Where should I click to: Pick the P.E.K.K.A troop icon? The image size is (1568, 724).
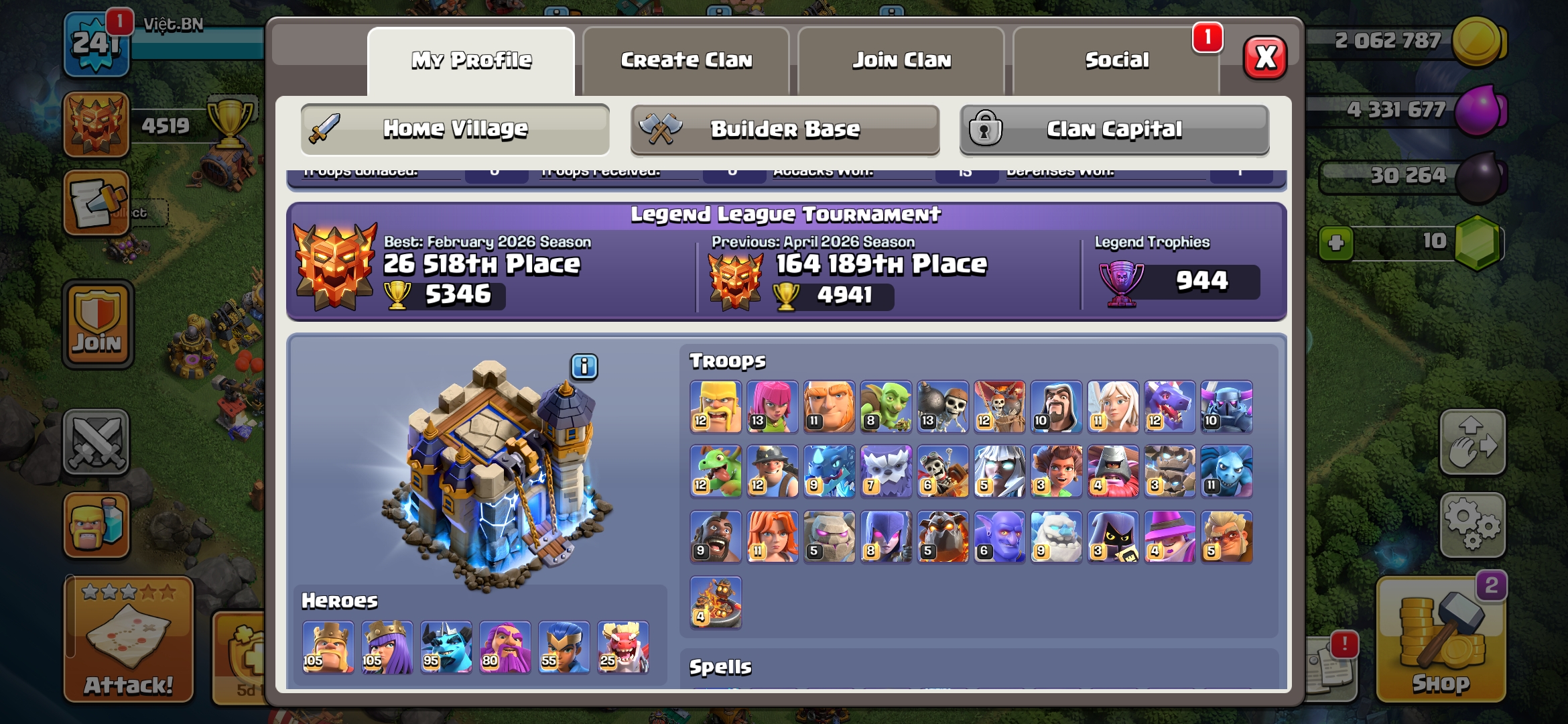(1226, 407)
